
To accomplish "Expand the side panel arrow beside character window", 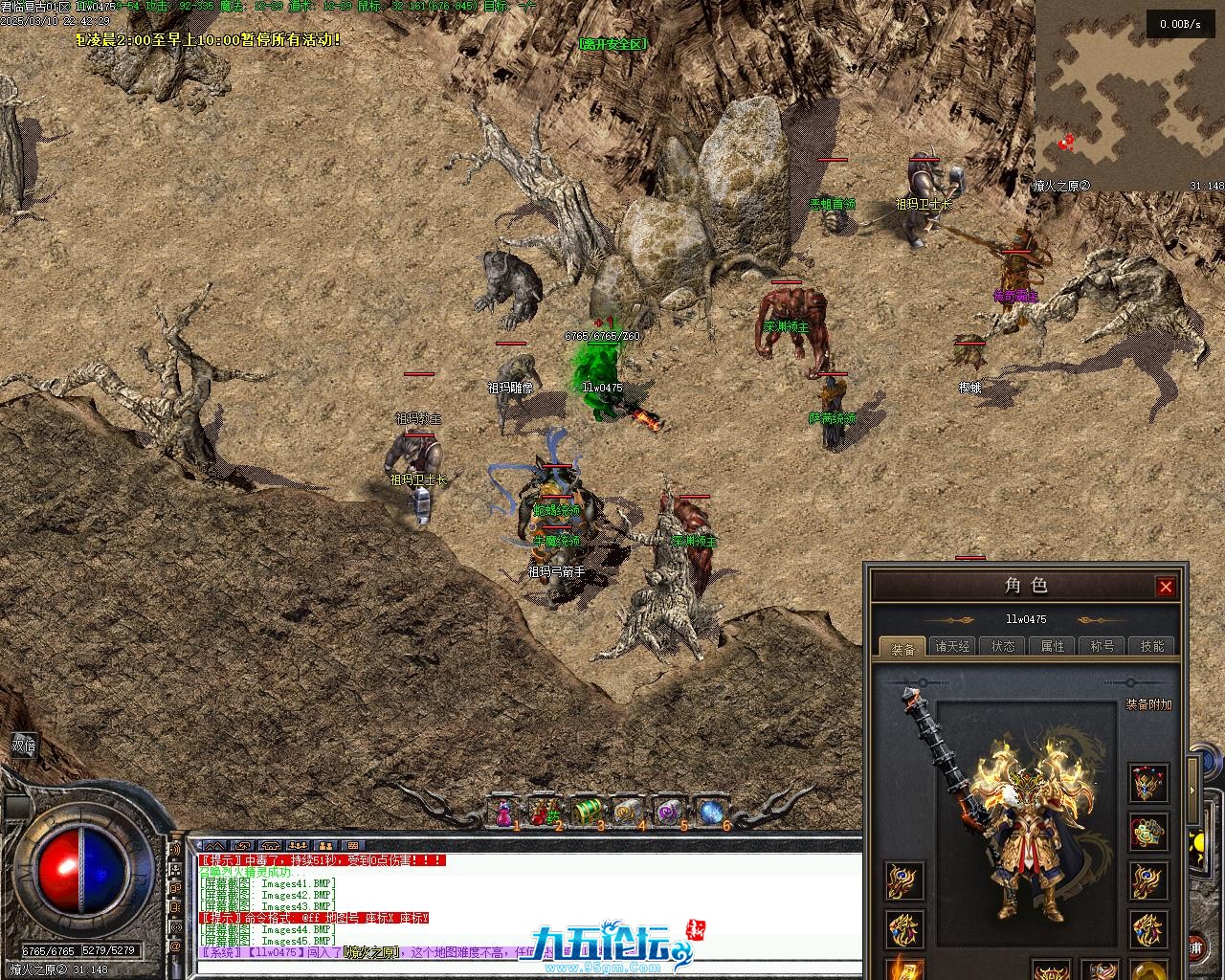I will (x=1192, y=791).
